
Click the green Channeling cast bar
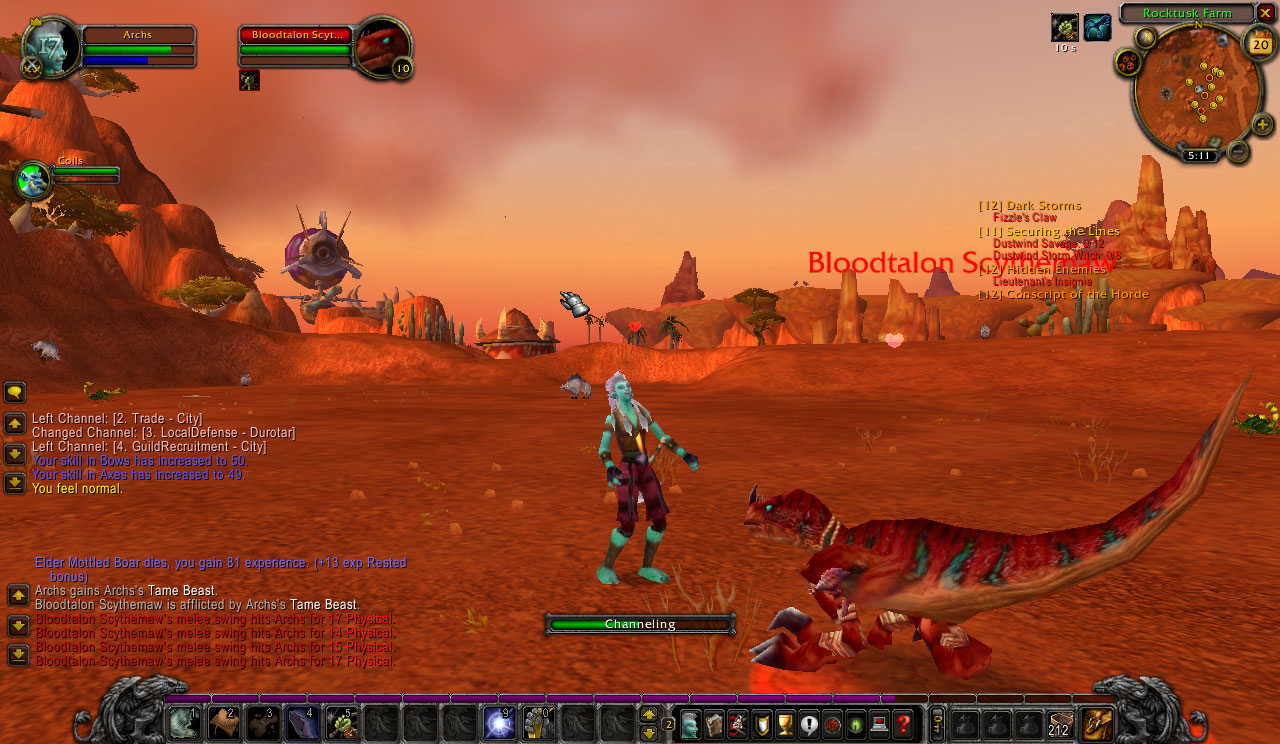pyautogui.click(x=640, y=623)
